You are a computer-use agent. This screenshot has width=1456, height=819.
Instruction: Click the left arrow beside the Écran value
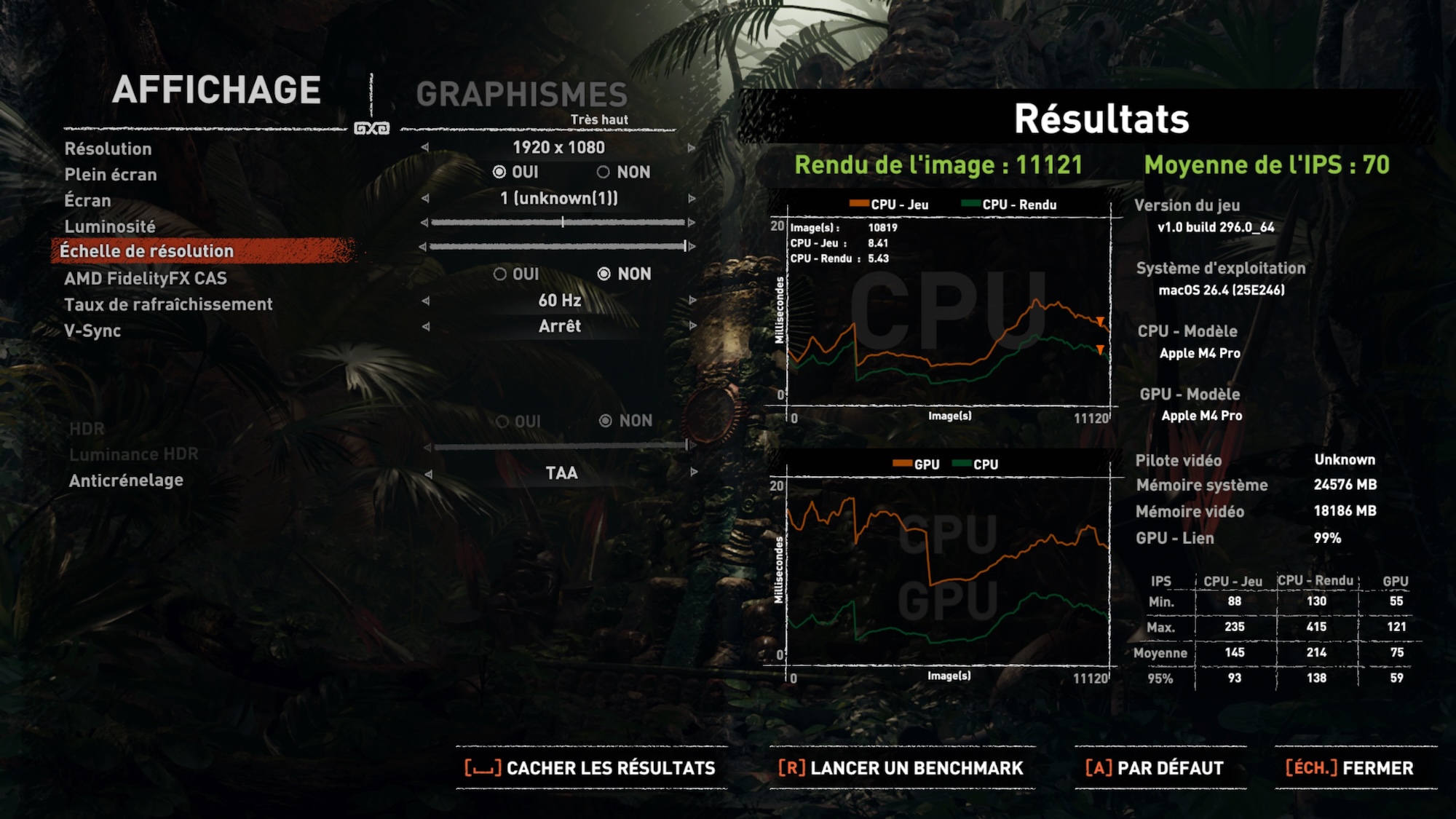pyautogui.click(x=425, y=198)
